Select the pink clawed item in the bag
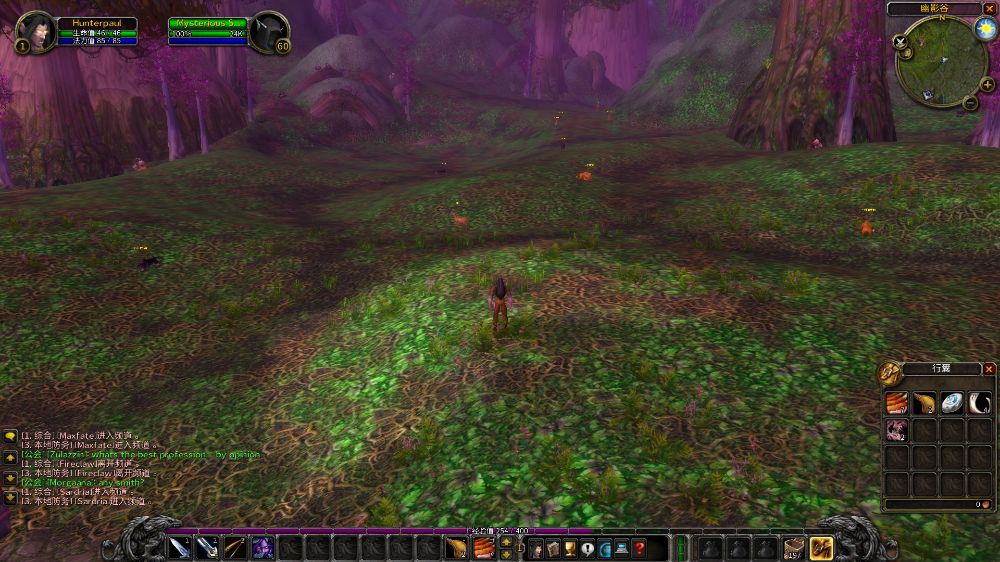Viewport: 1000px width, 562px height. (x=896, y=430)
